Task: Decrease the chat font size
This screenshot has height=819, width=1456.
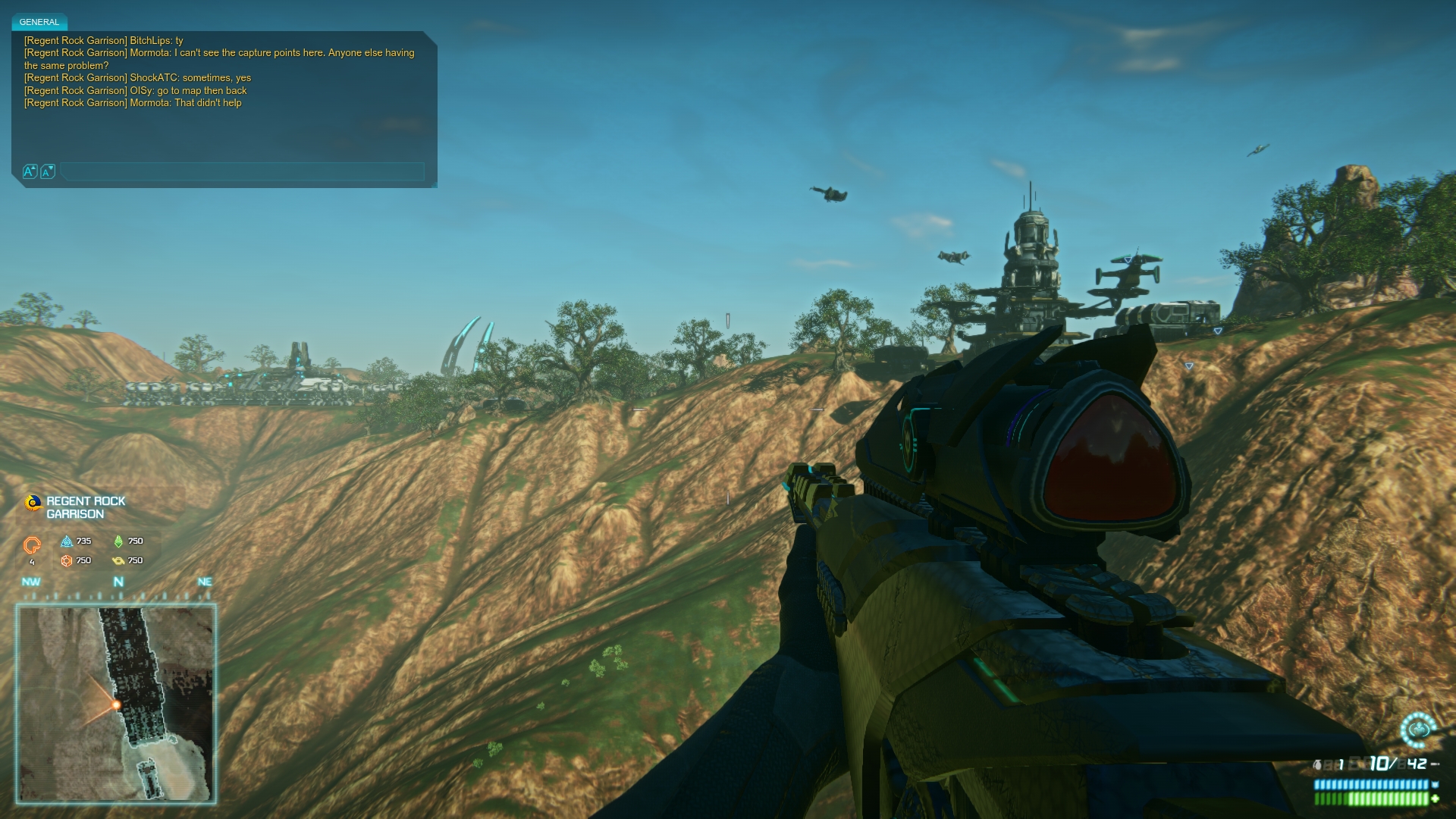Action: [47, 171]
